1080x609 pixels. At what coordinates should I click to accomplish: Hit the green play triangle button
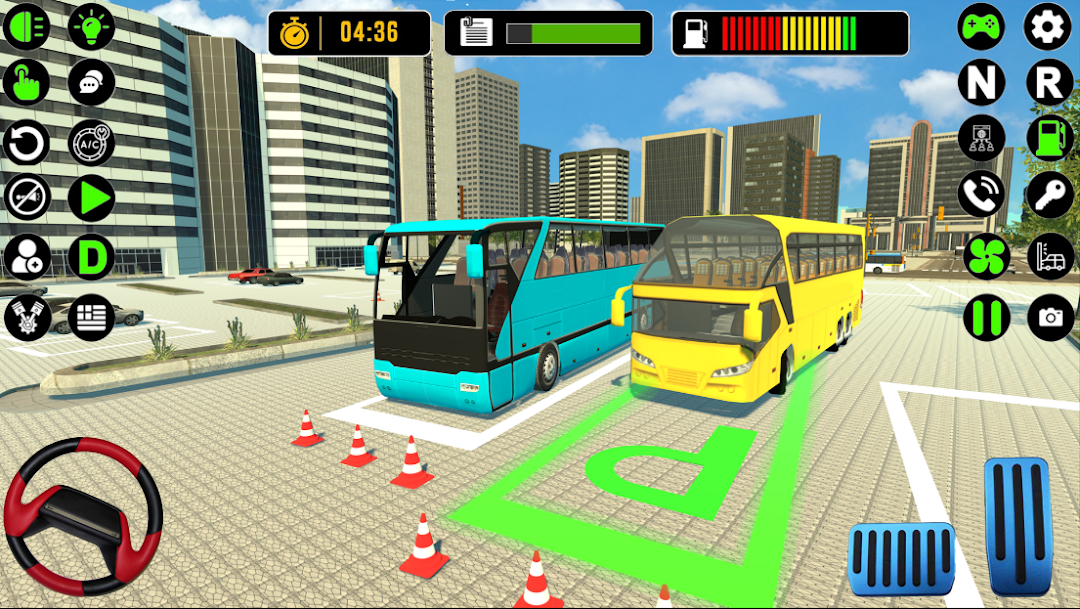(x=92, y=199)
